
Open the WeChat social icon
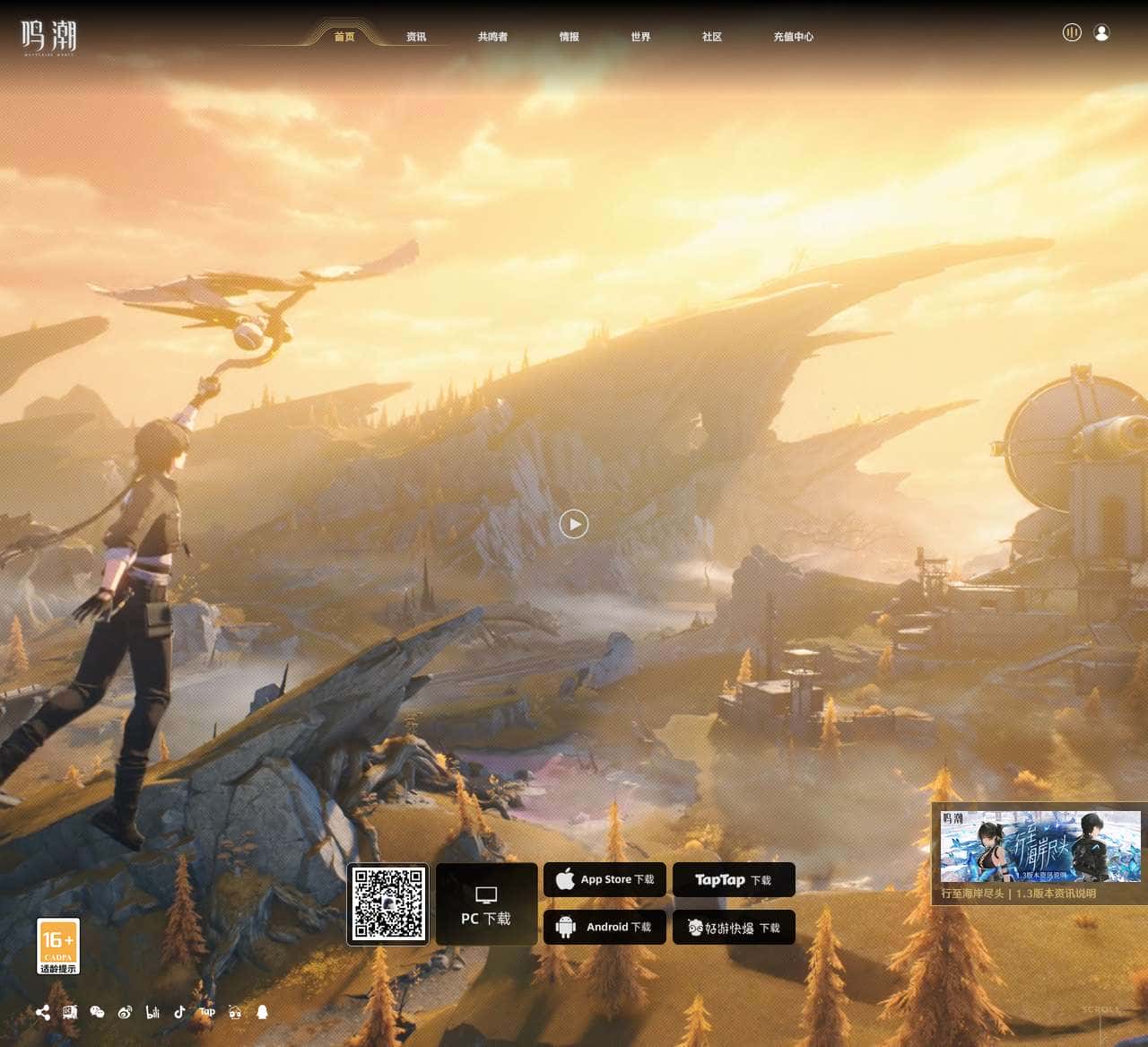(x=98, y=1012)
